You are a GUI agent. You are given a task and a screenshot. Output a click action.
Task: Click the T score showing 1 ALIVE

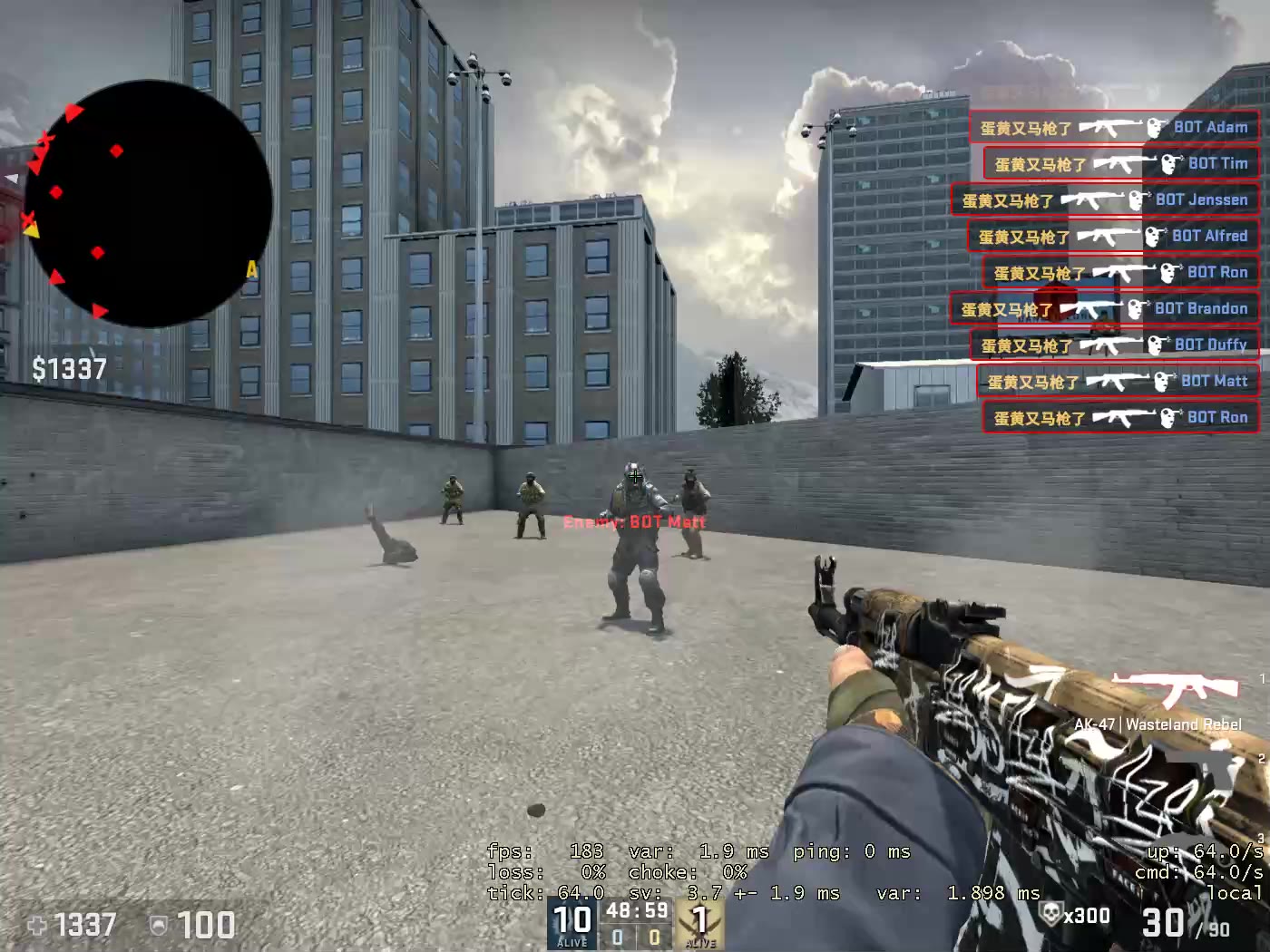pos(698,920)
